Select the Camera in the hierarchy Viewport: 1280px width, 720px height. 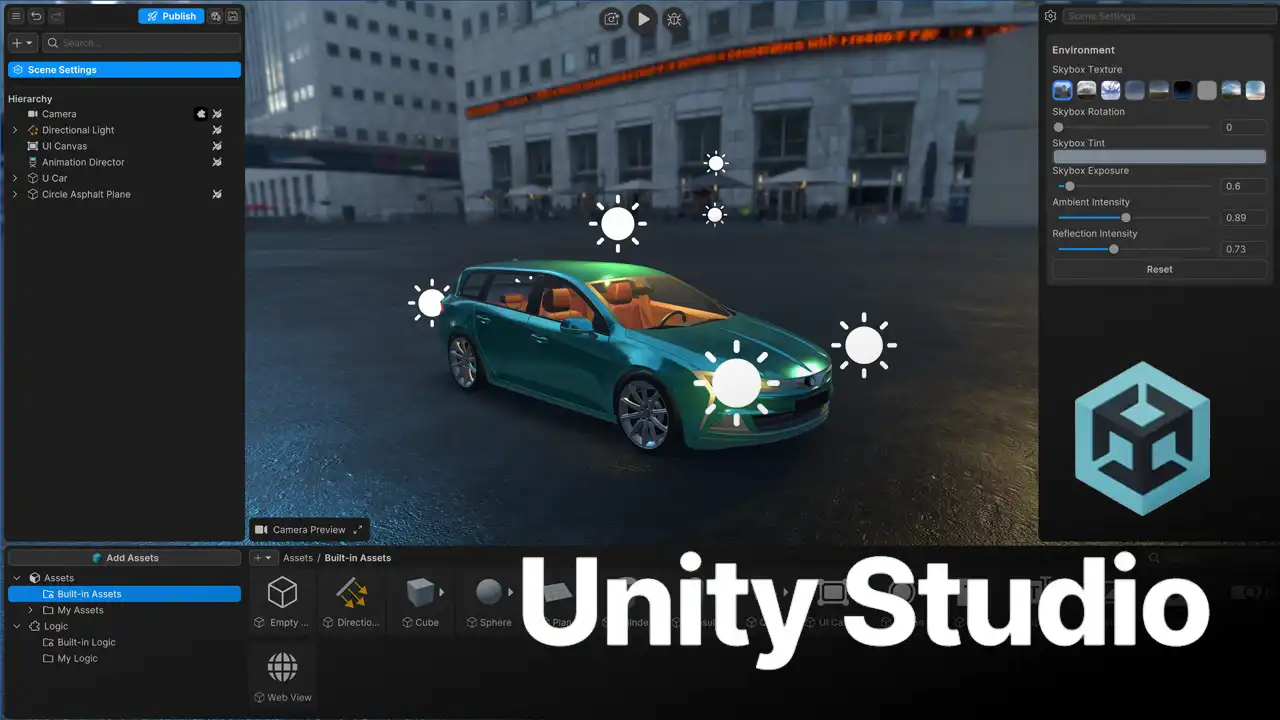59,114
